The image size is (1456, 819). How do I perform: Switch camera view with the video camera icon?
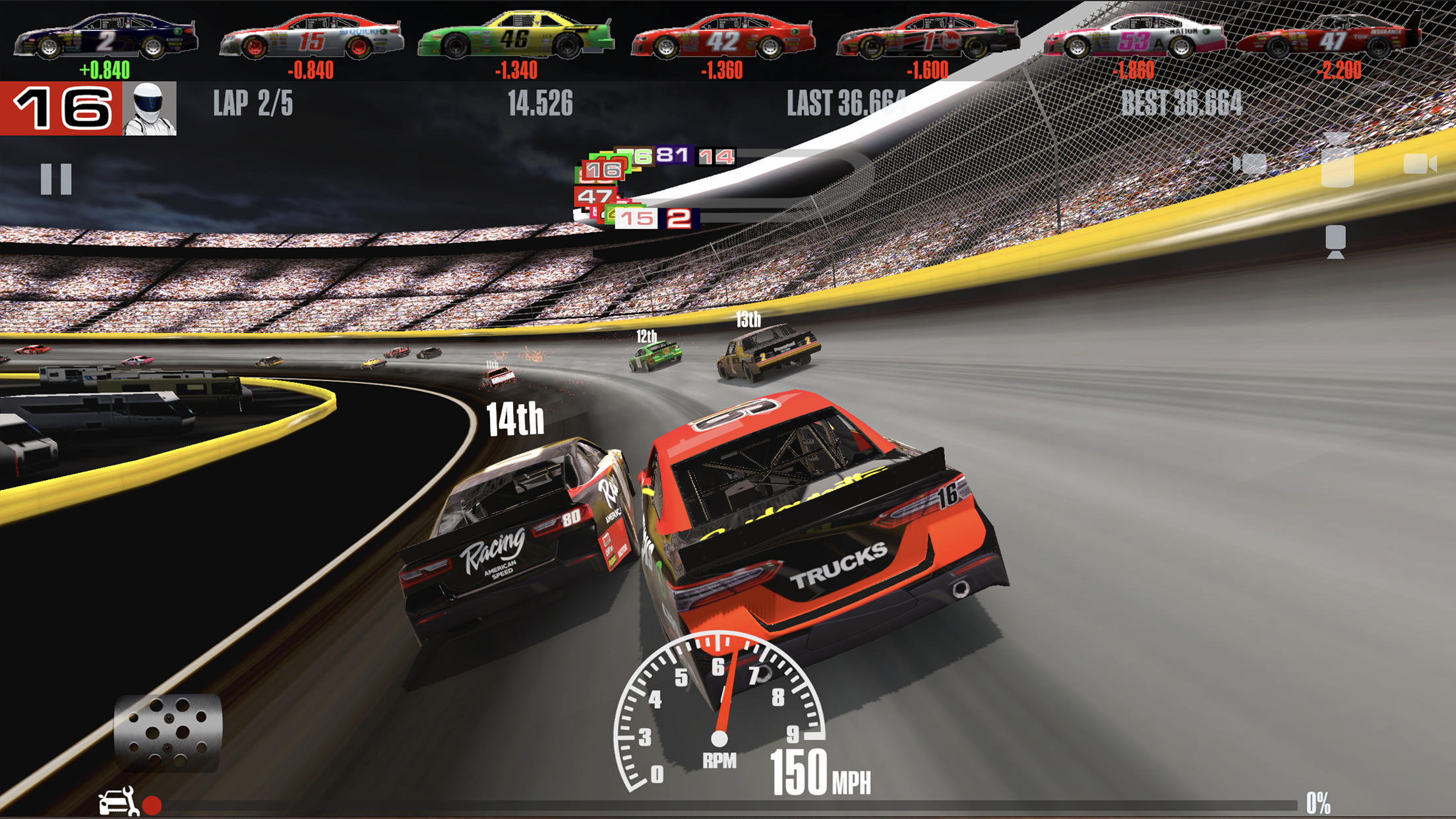point(1419,164)
